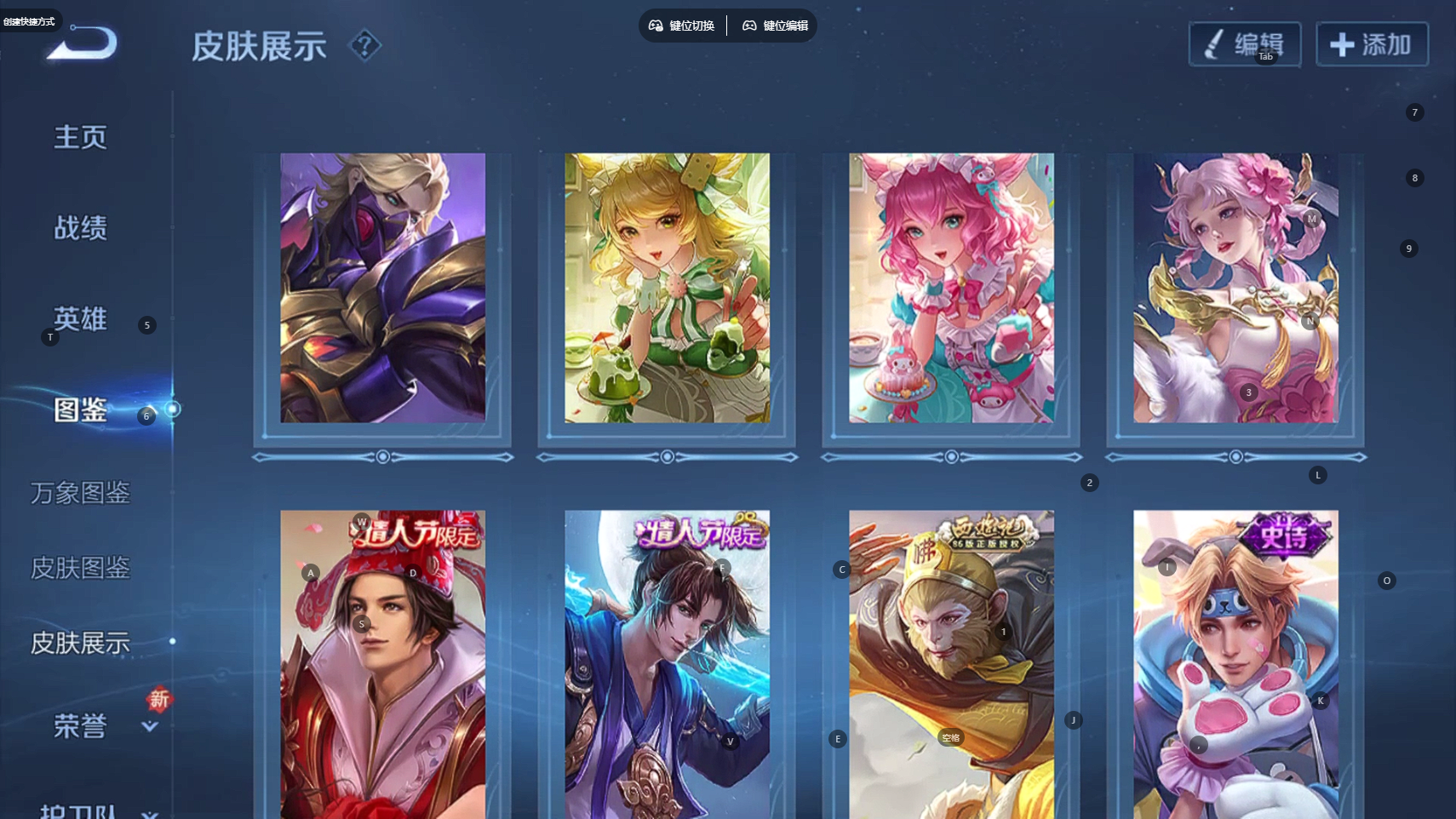
Task: Click 键位切换 key-mapping switch
Action: (682, 26)
